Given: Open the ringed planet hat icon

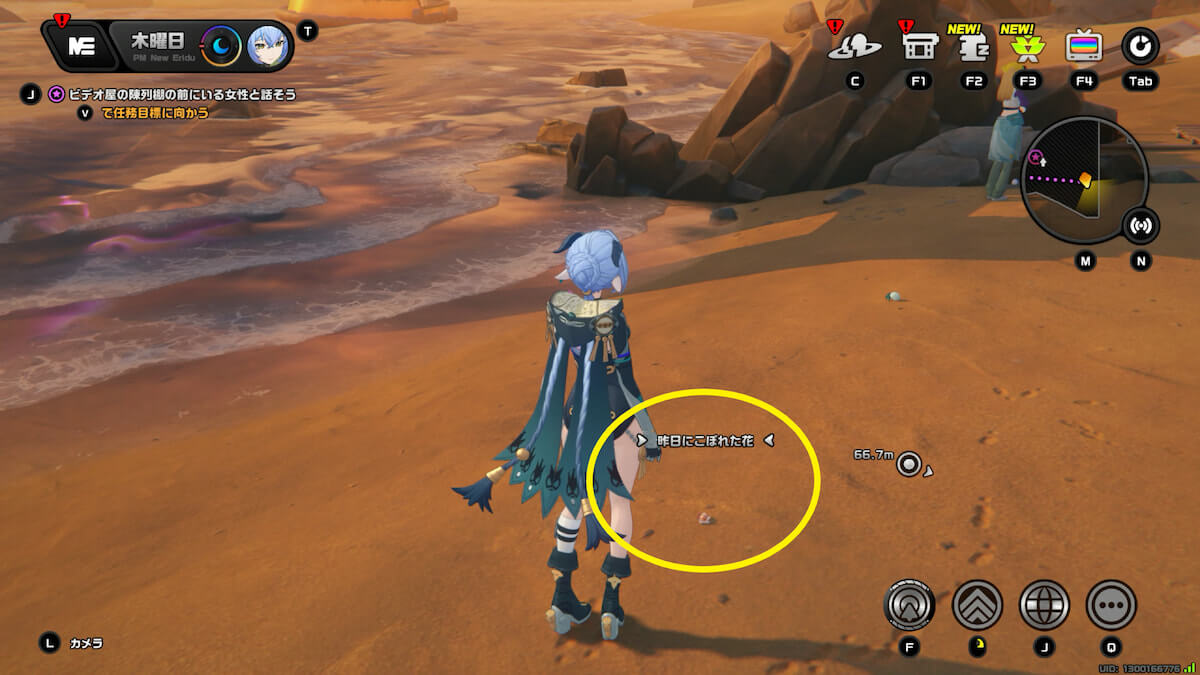Looking at the screenshot, I should (x=853, y=46).
